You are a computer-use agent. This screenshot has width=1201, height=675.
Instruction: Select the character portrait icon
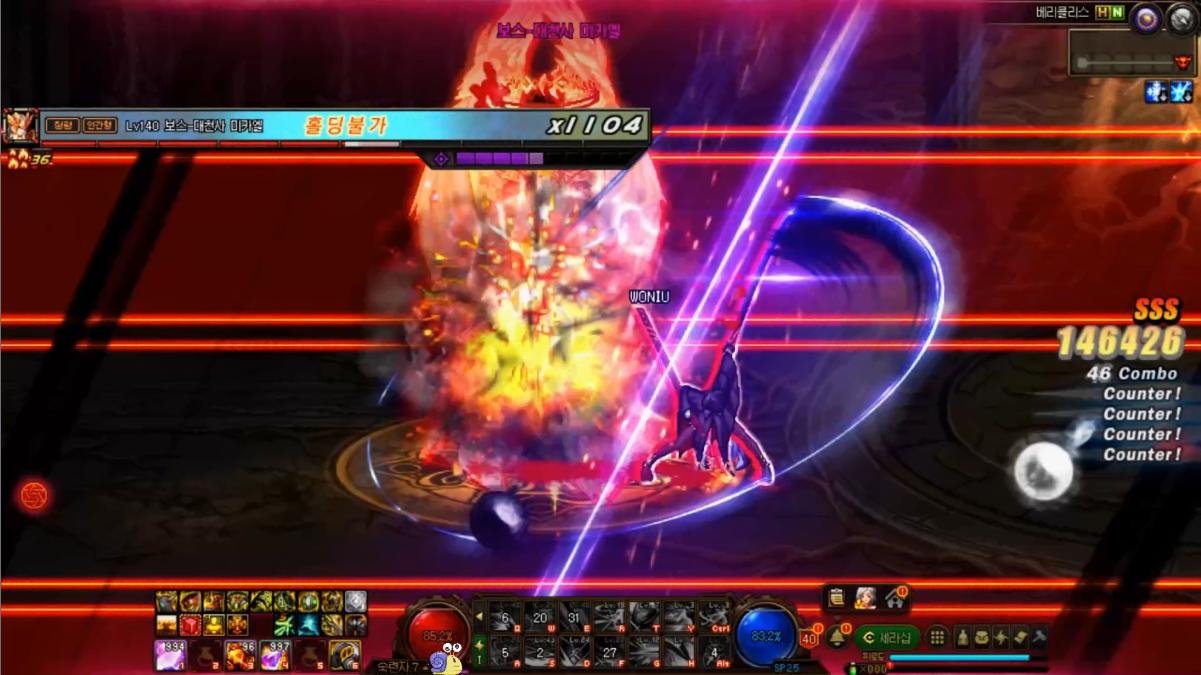tap(865, 598)
